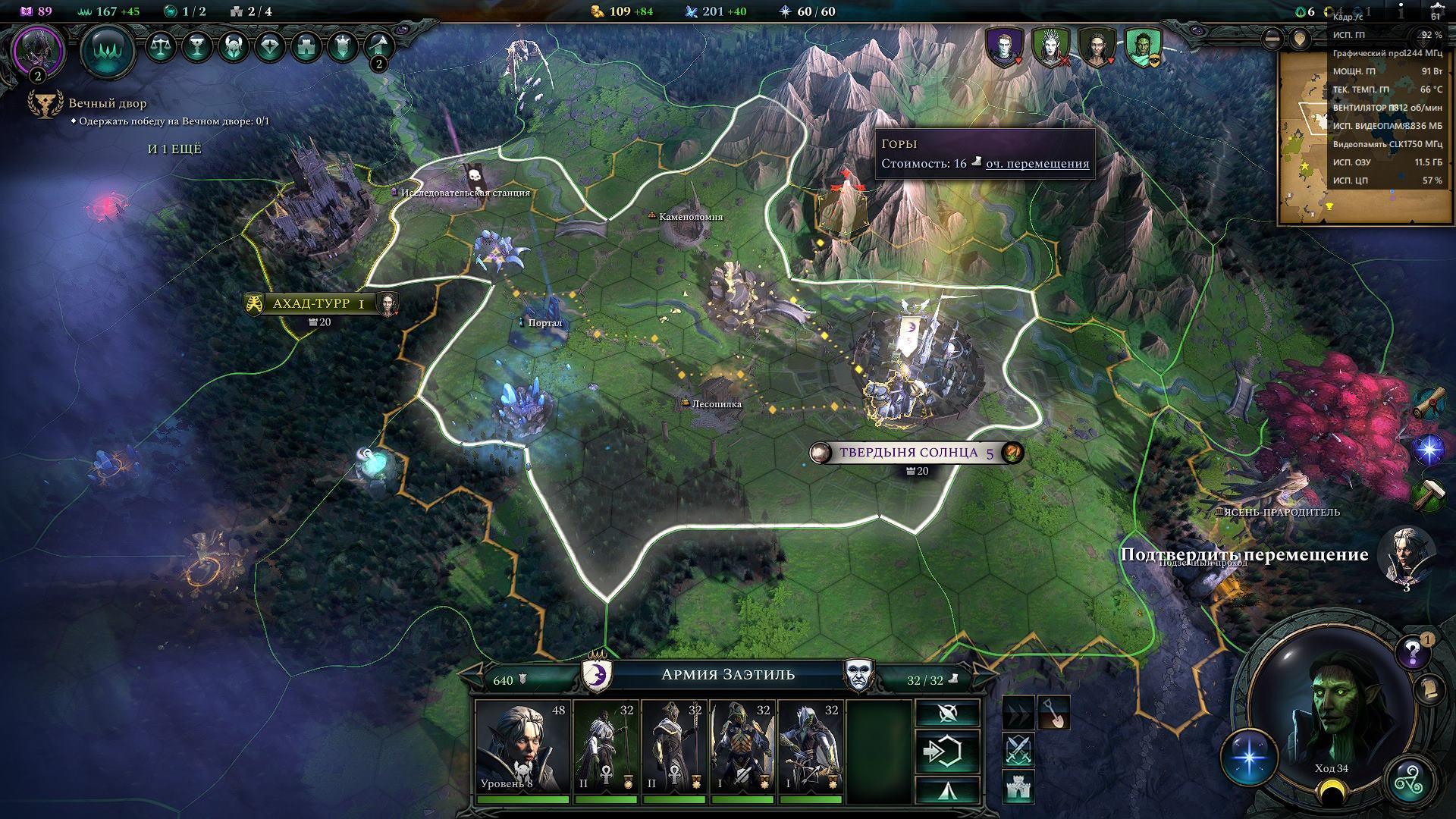Select the green-faced ally ruler portrait
Viewport: 1456px width, 819px height.
point(1142,47)
